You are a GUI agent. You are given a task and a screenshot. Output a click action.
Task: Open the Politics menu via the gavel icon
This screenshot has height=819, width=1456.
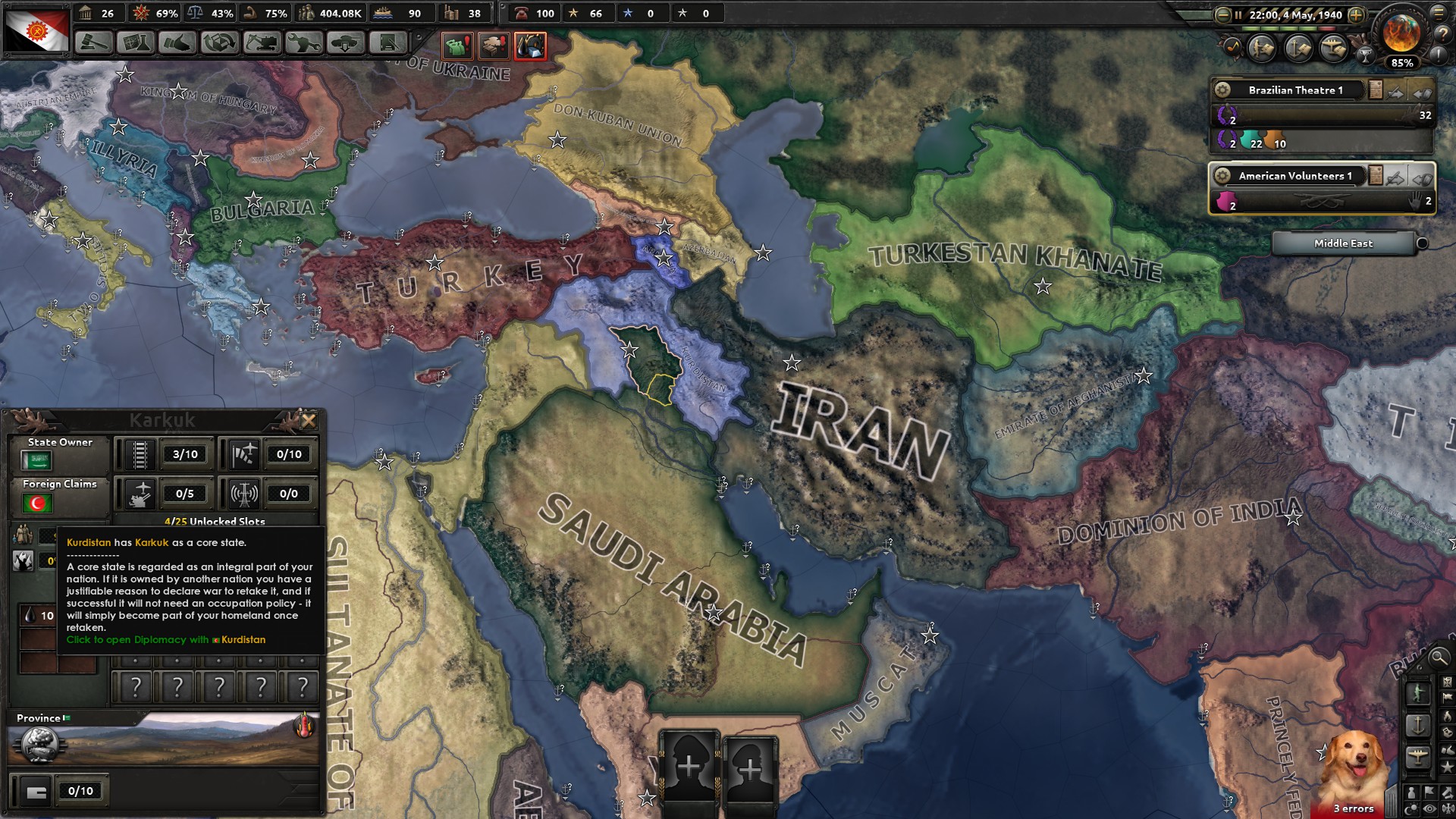click(x=93, y=43)
